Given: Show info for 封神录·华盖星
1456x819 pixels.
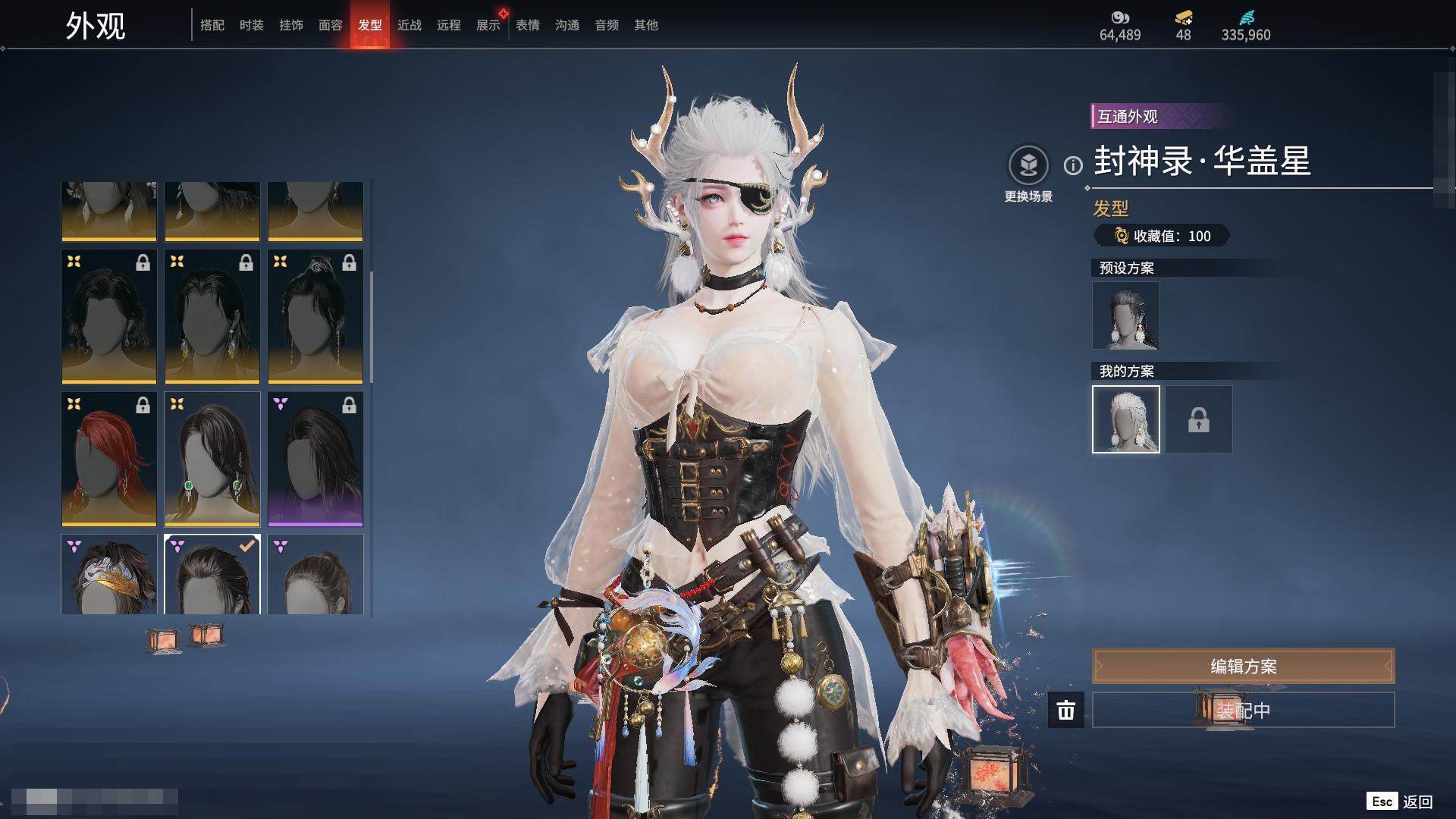Looking at the screenshot, I should [1073, 165].
